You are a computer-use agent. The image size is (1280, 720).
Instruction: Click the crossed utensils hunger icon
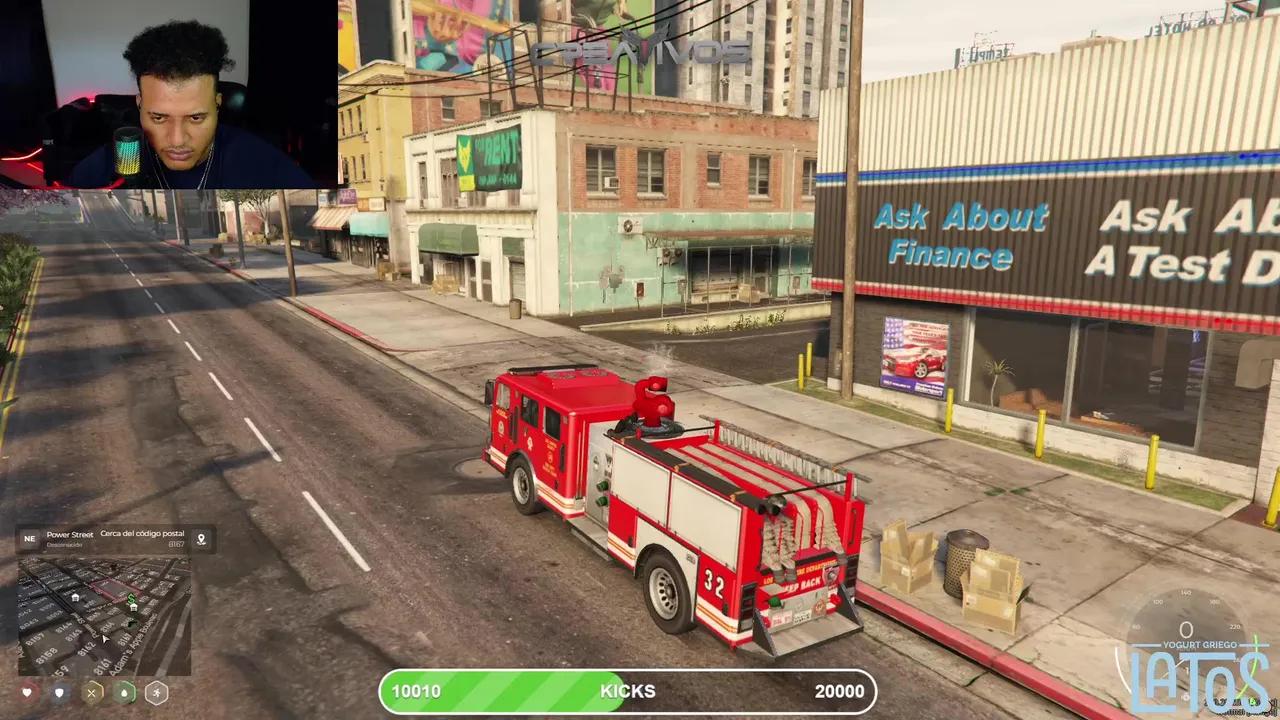(92, 692)
